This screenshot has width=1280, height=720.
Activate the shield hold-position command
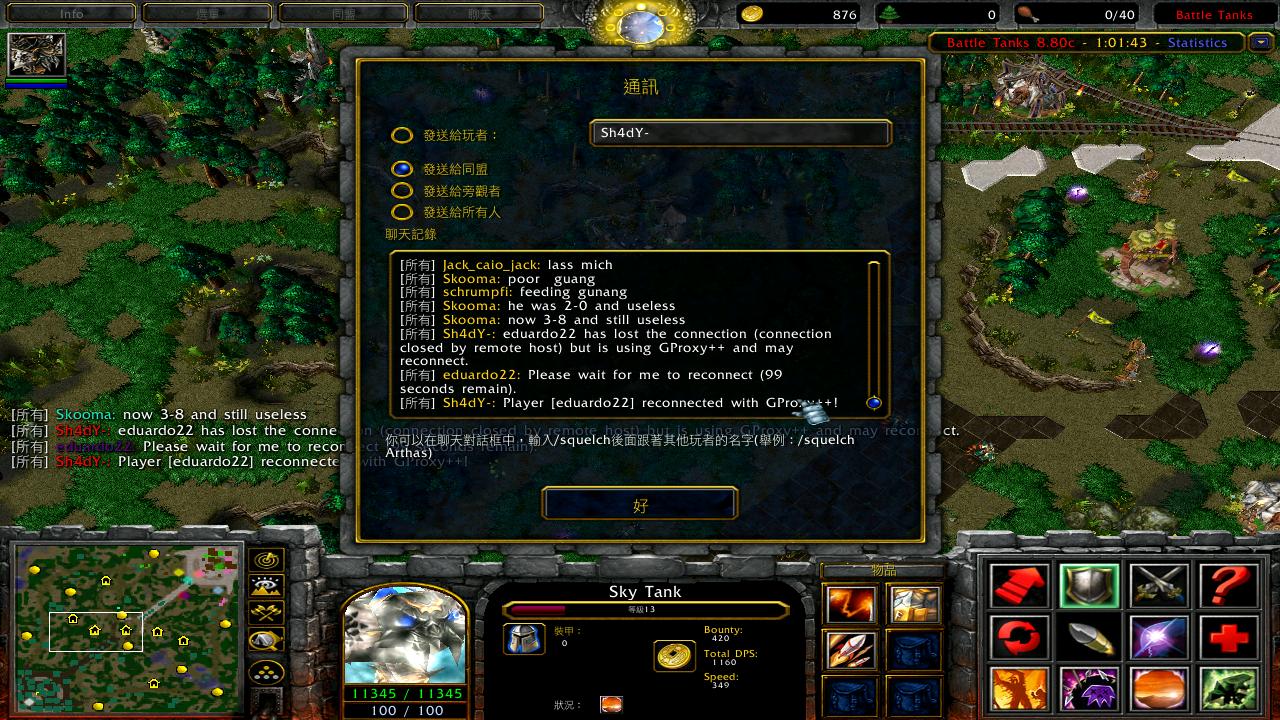(1089, 587)
